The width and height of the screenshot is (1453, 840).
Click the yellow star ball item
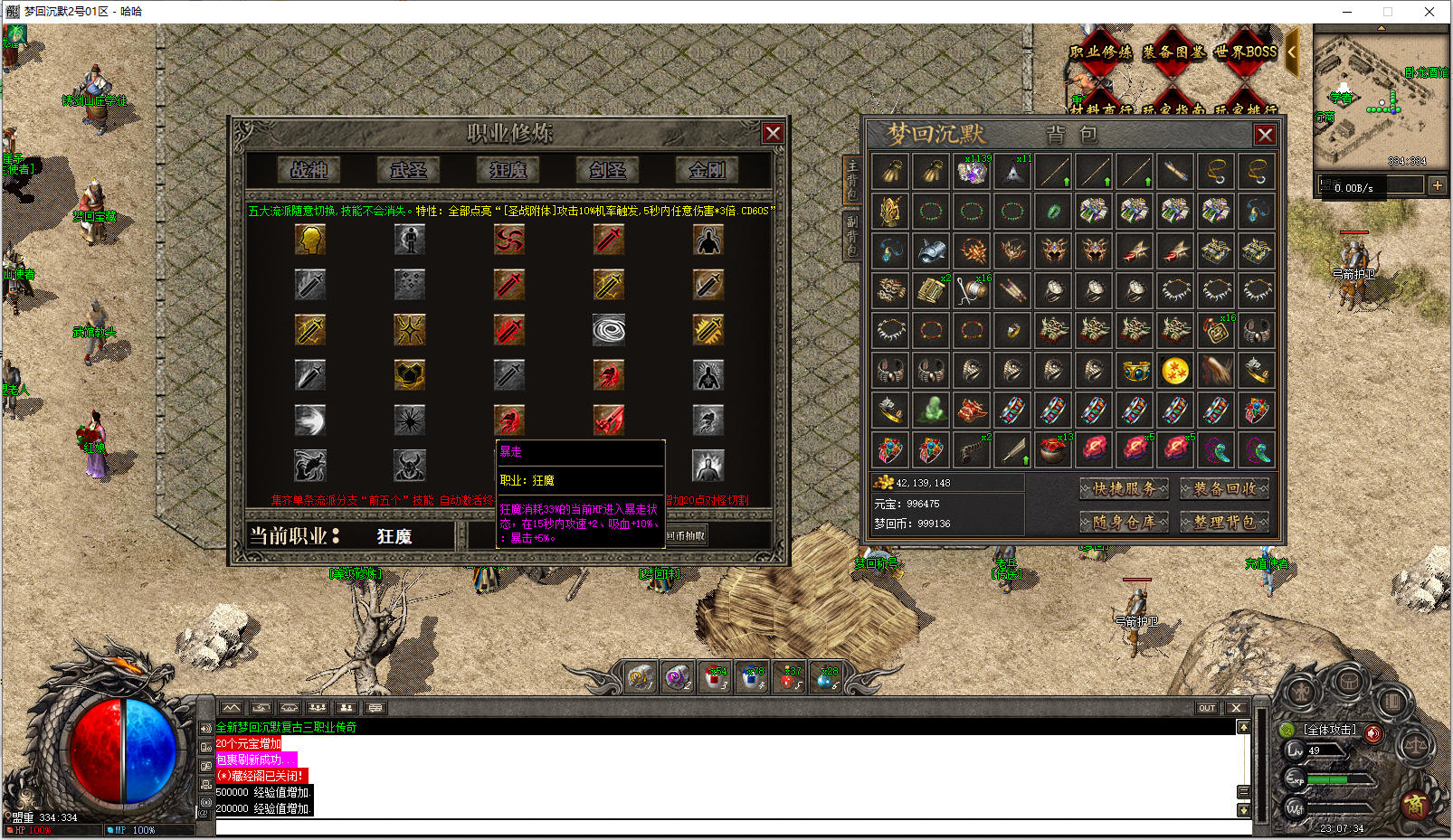pyautogui.click(x=1175, y=371)
